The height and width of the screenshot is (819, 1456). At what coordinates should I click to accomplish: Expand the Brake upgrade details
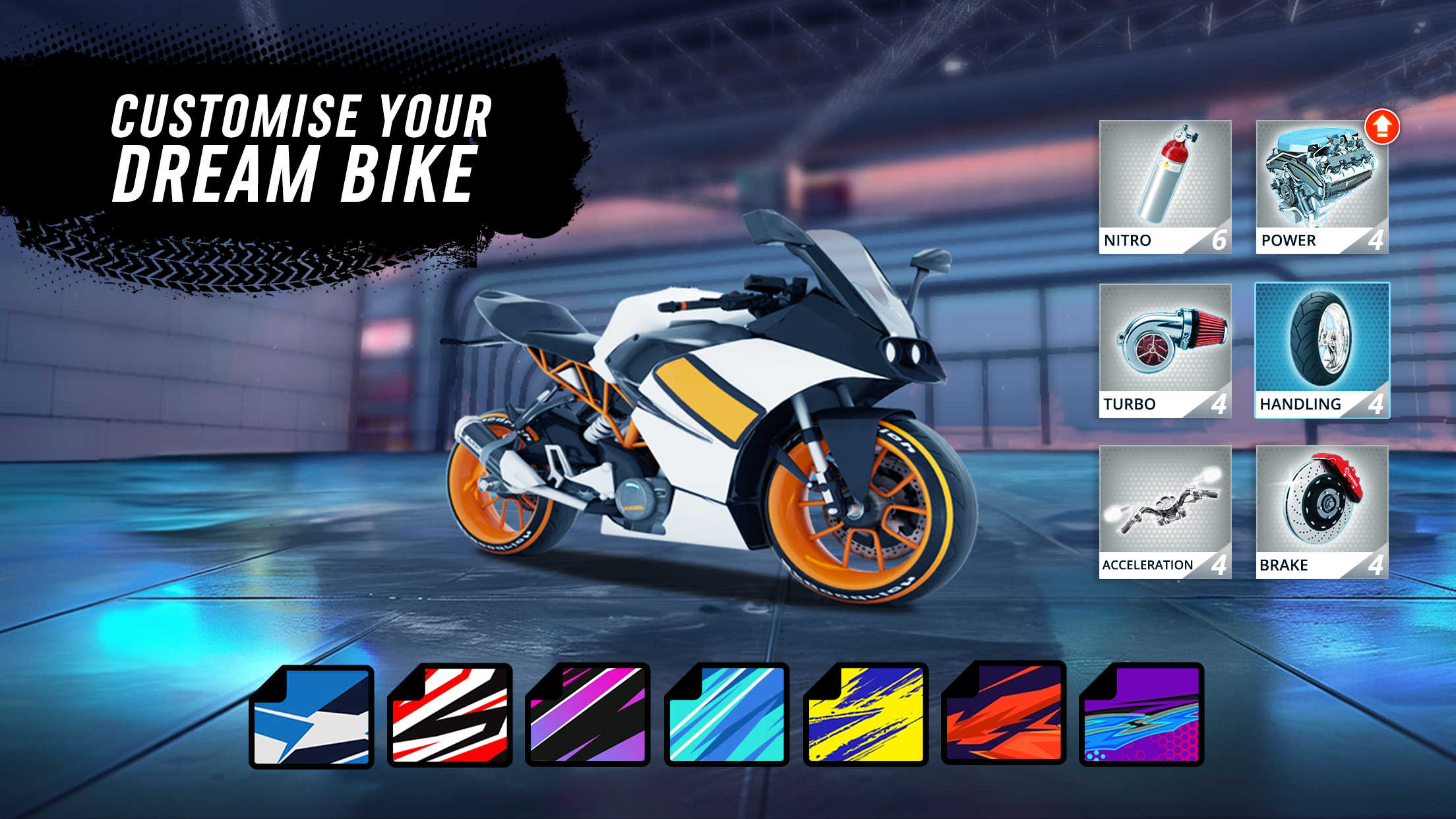(x=1322, y=511)
